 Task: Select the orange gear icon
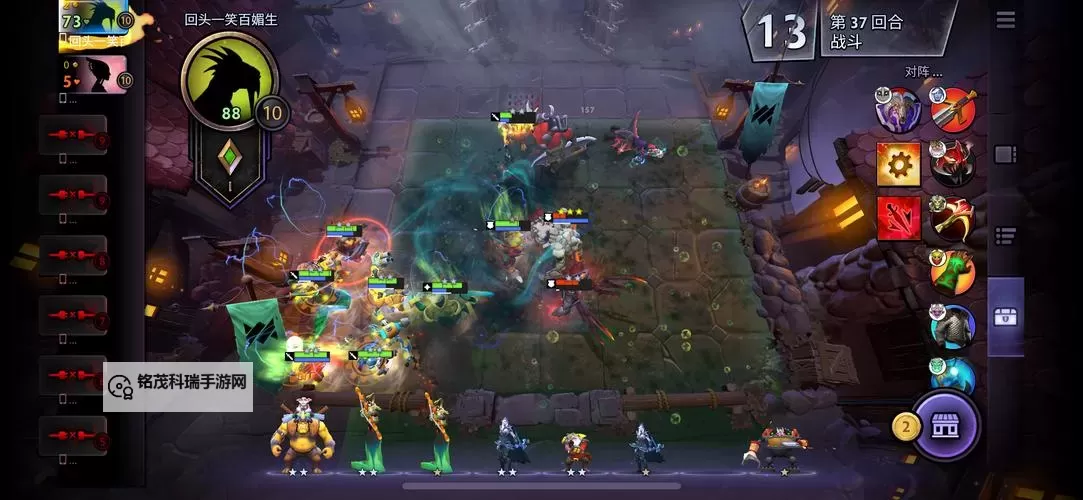[x=898, y=163]
